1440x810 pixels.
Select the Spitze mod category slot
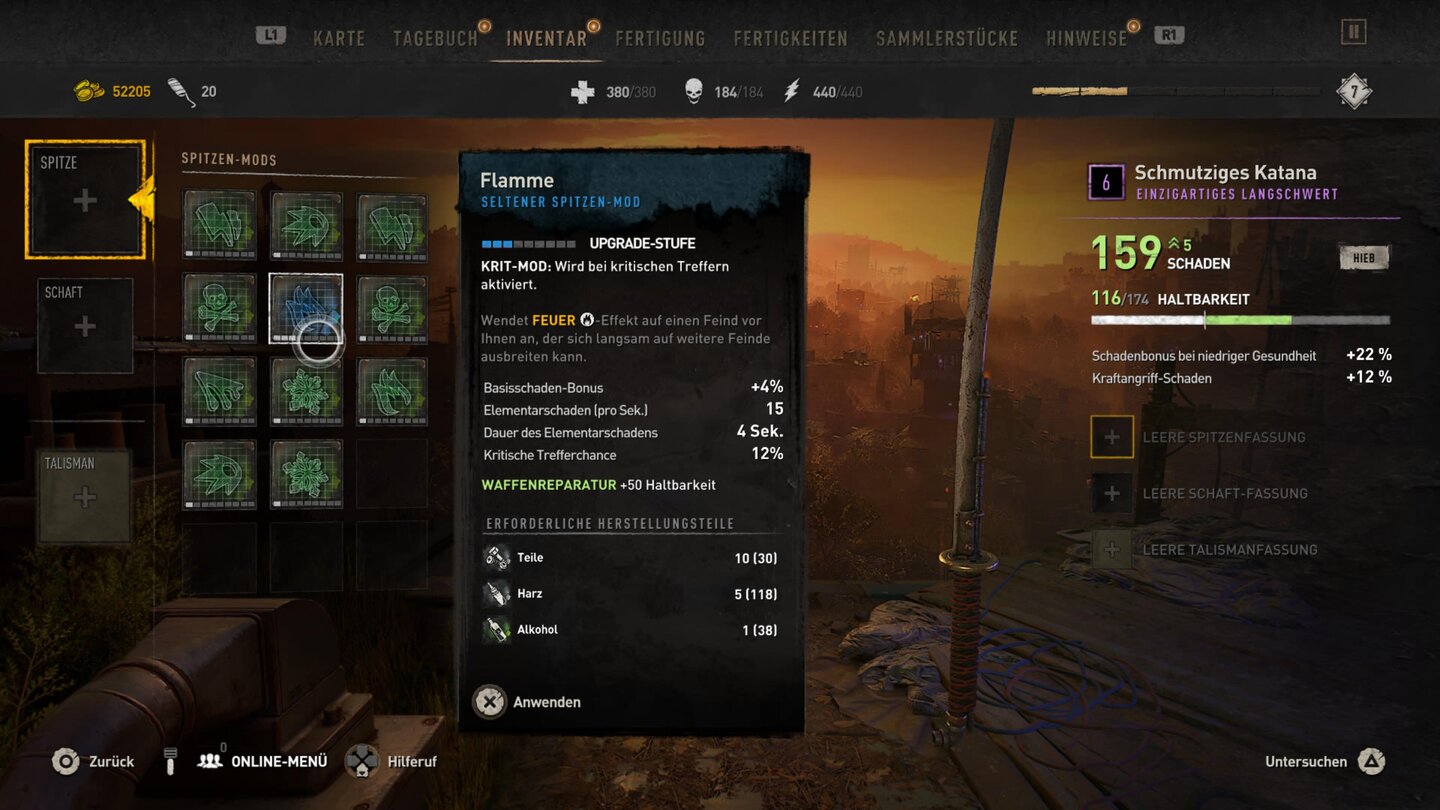coord(85,200)
